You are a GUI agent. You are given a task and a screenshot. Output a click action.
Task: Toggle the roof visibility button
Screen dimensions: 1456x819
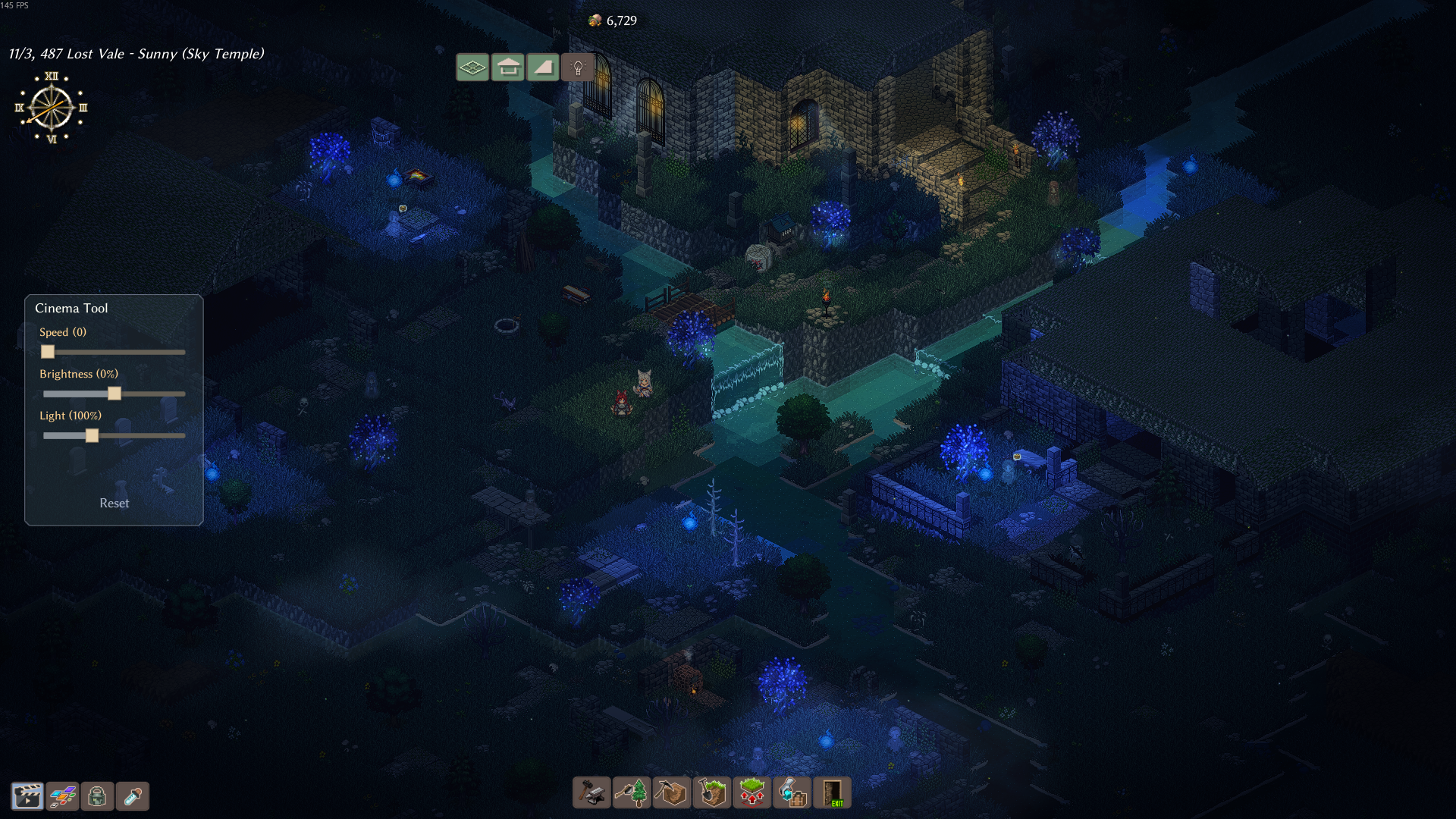(x=508, y=67)
